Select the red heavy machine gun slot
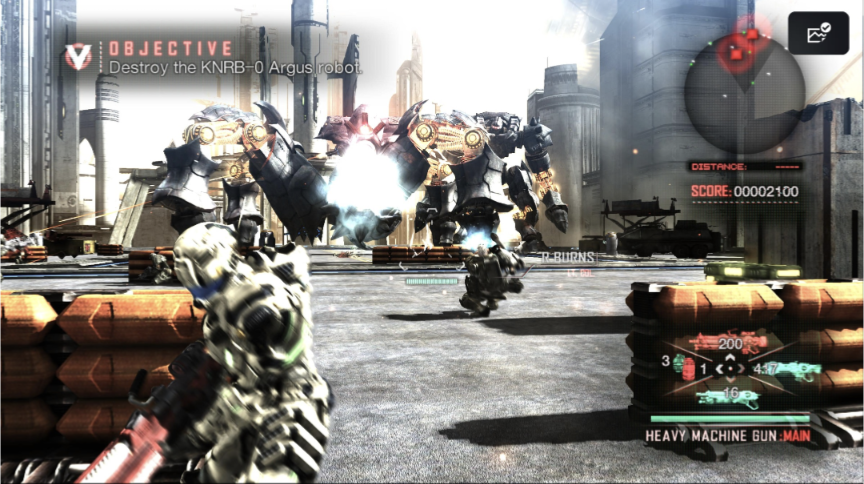This screenshot has width=864, height=484. point(727,343)
